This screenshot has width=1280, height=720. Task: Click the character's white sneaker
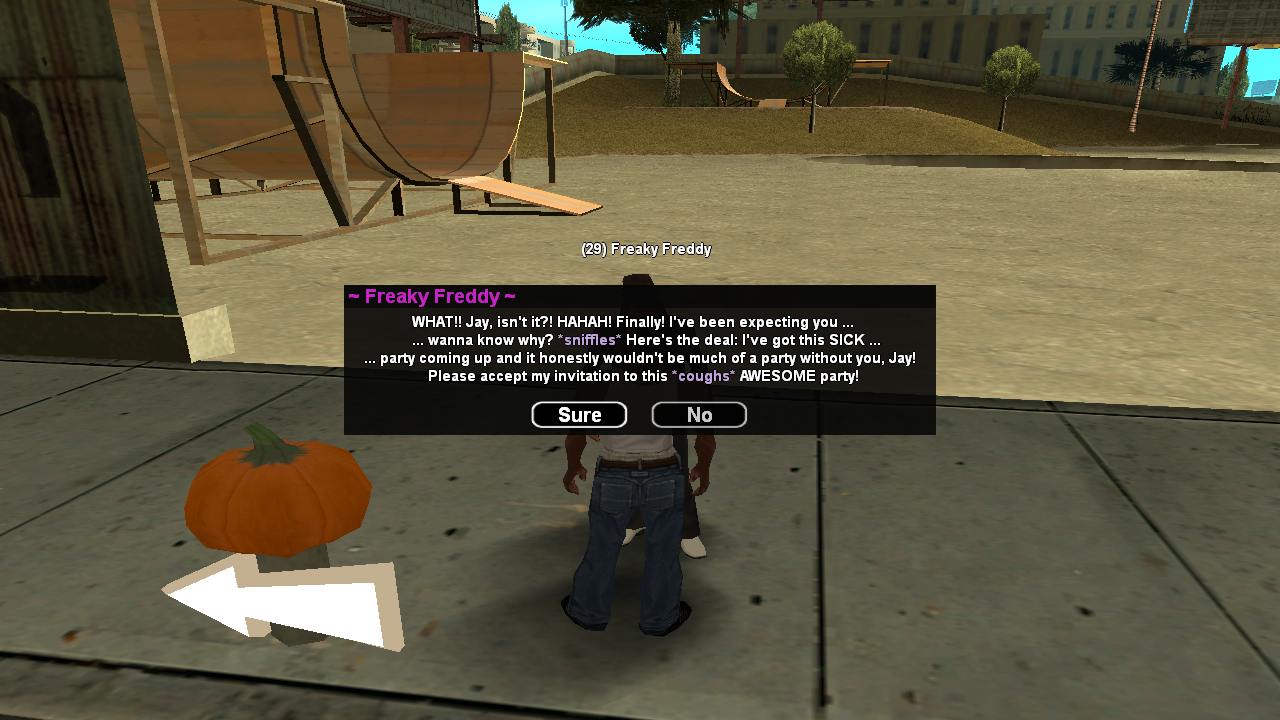[x=695, y=547]
